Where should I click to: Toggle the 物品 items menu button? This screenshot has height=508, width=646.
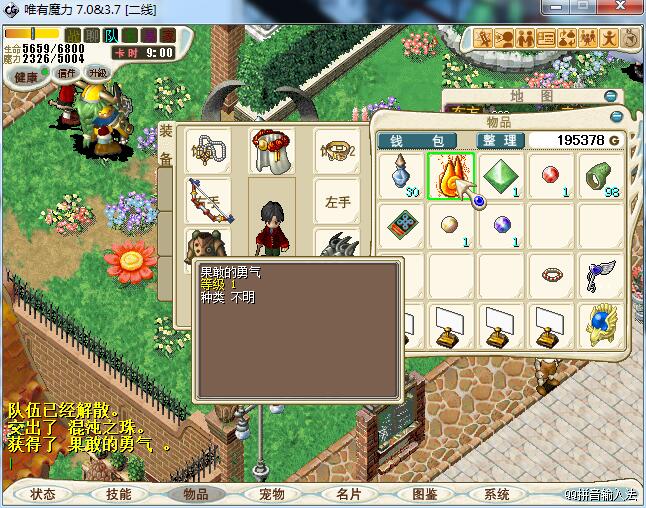point(194,494)
